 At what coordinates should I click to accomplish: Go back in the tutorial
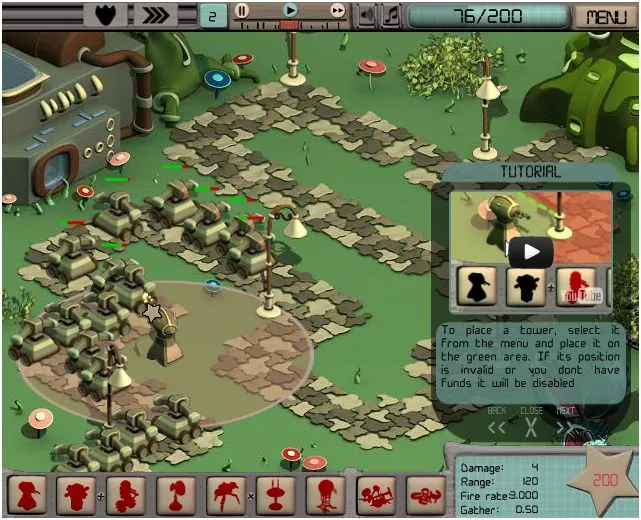(x=497, y=427)
